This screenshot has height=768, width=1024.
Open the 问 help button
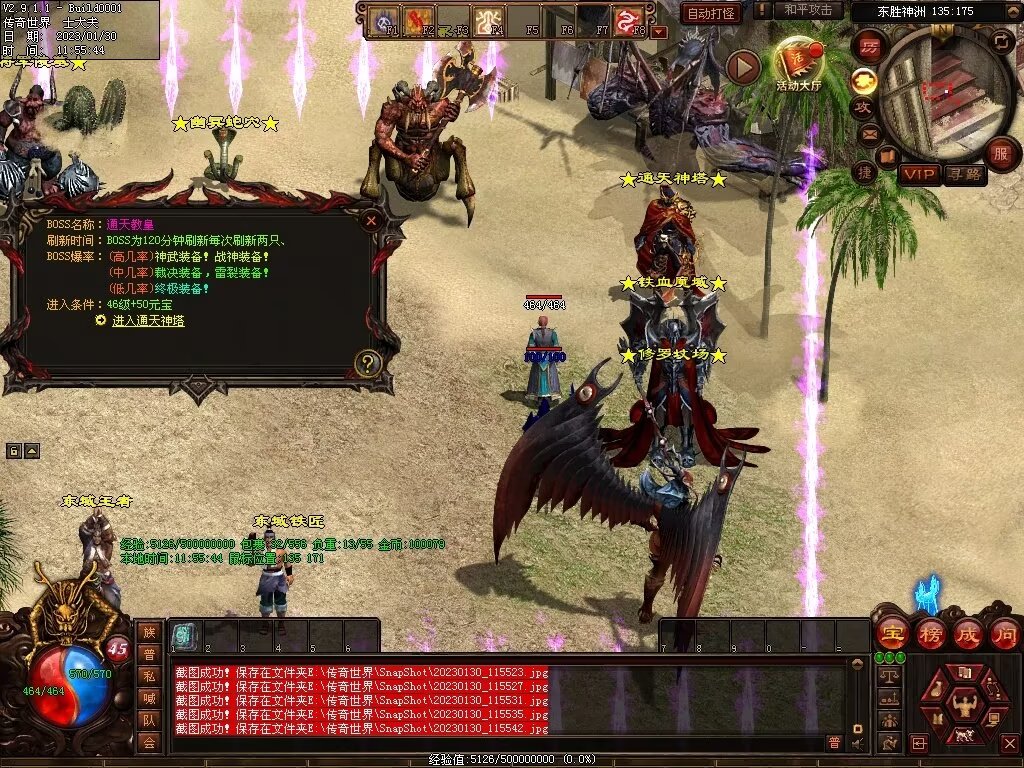(x=1004, y=633)
